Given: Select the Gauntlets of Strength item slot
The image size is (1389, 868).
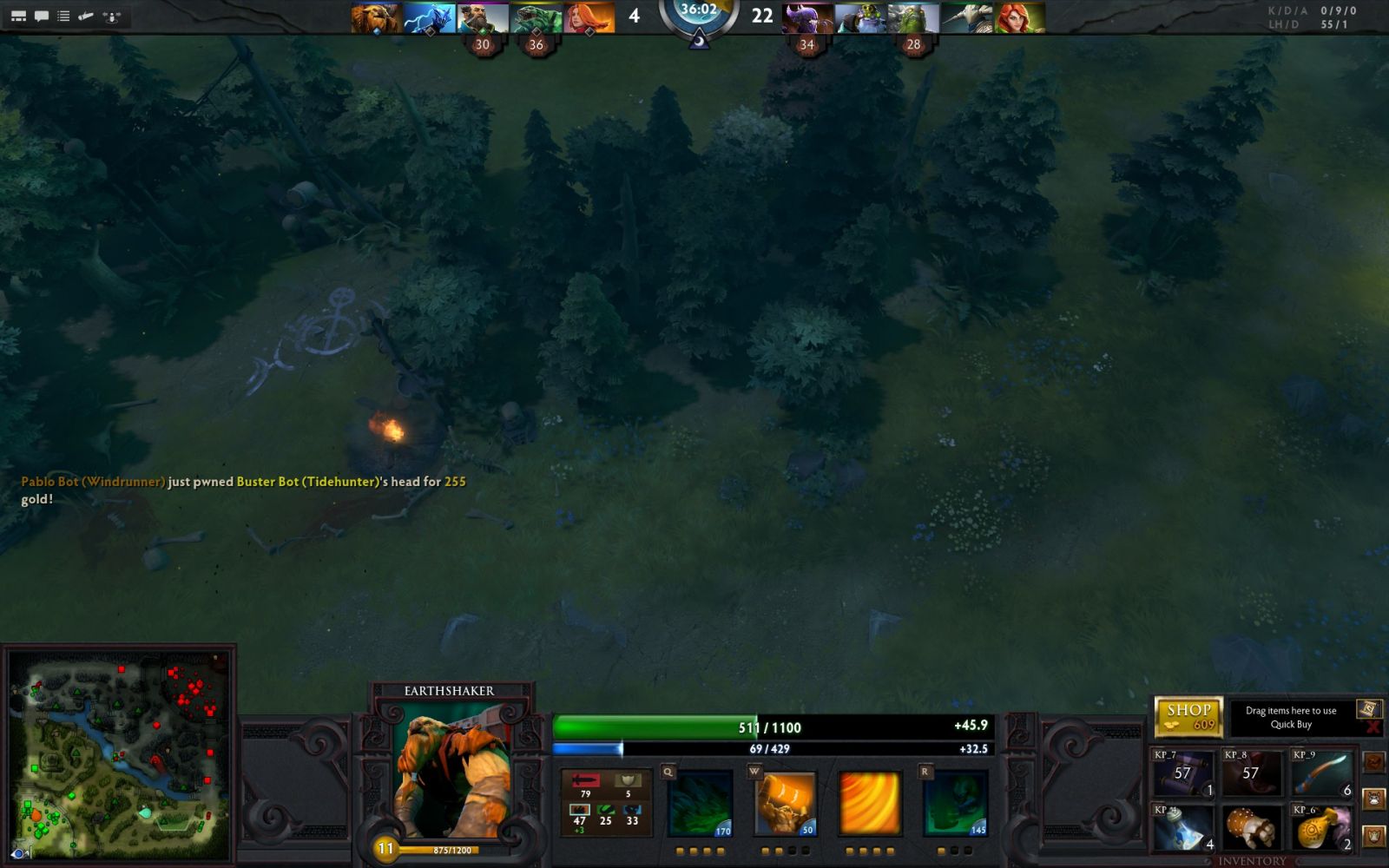Looking at the screenshot, I should tap(1250, 827).
